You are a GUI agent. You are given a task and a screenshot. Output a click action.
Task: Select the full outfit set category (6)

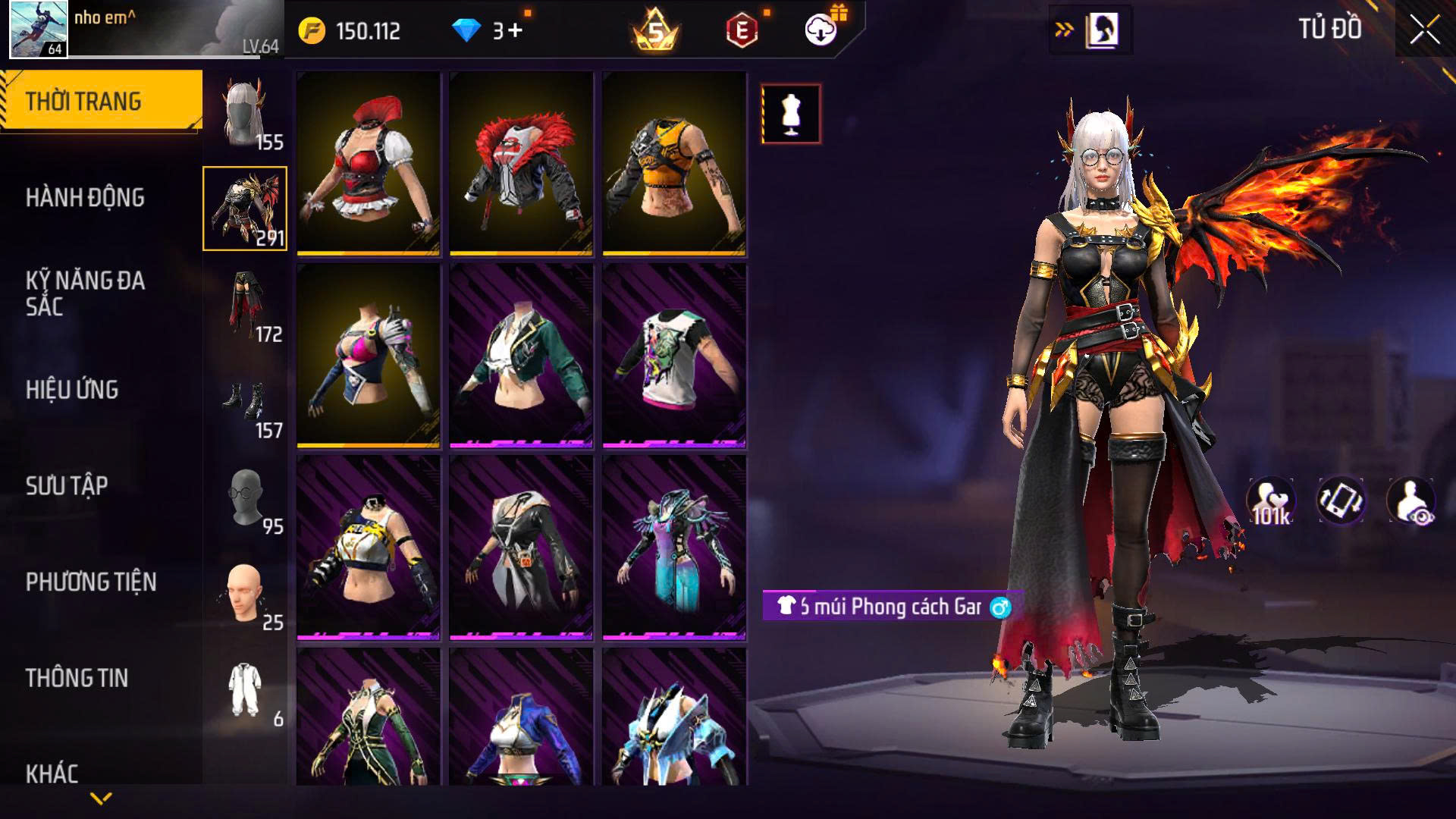(x=245, y=691)
